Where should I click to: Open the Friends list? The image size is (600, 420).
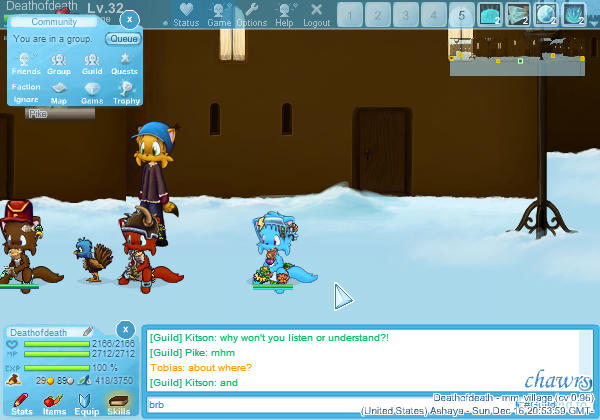pos(26,64)
